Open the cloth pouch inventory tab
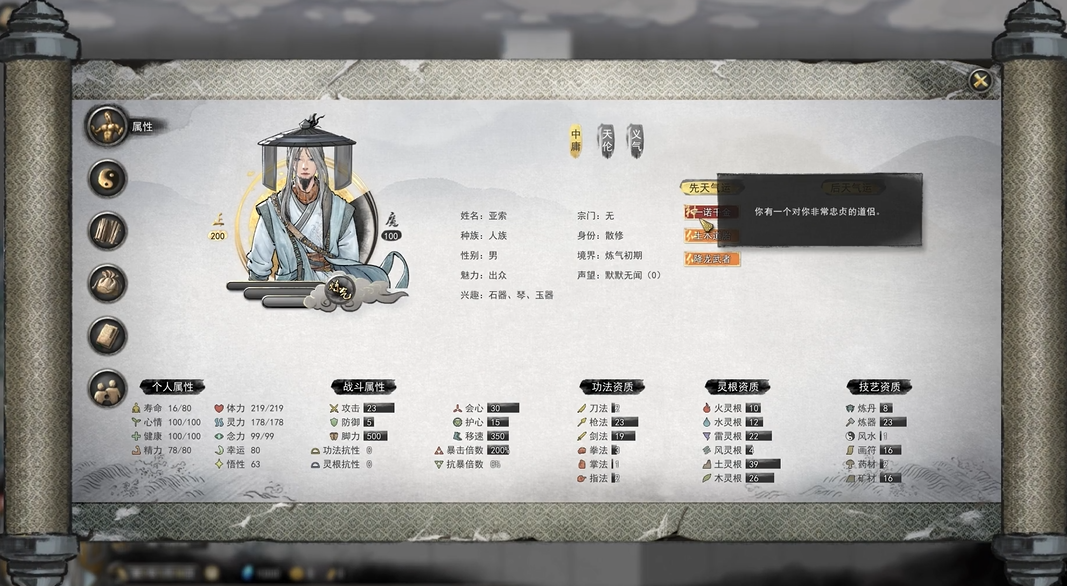 [x=108, y=283]
